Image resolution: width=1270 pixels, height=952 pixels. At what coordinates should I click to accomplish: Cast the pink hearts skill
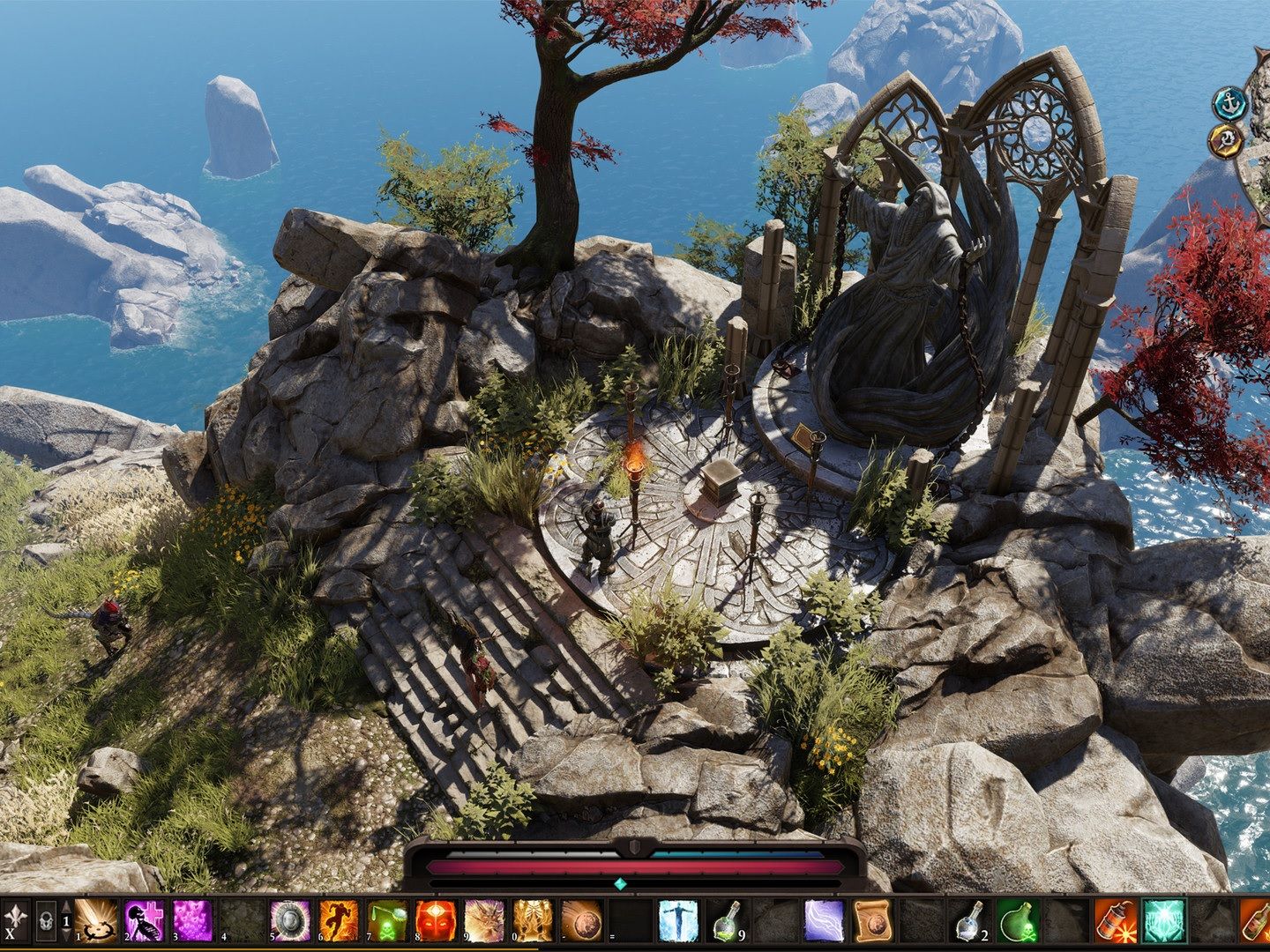tap(191, 921)
